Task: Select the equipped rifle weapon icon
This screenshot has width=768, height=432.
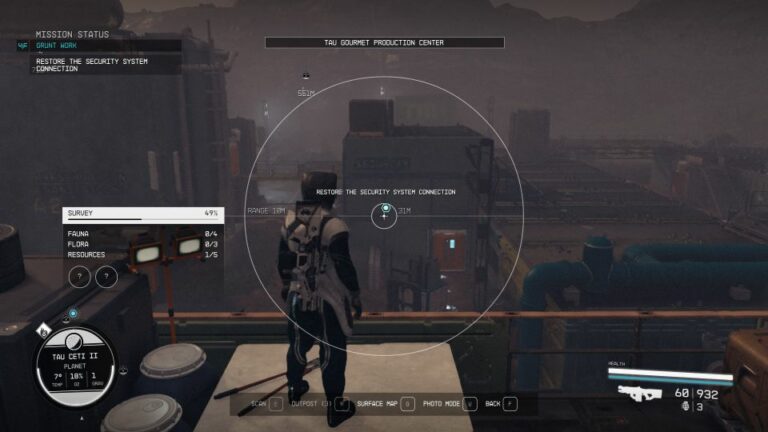Action: (639, 393)
